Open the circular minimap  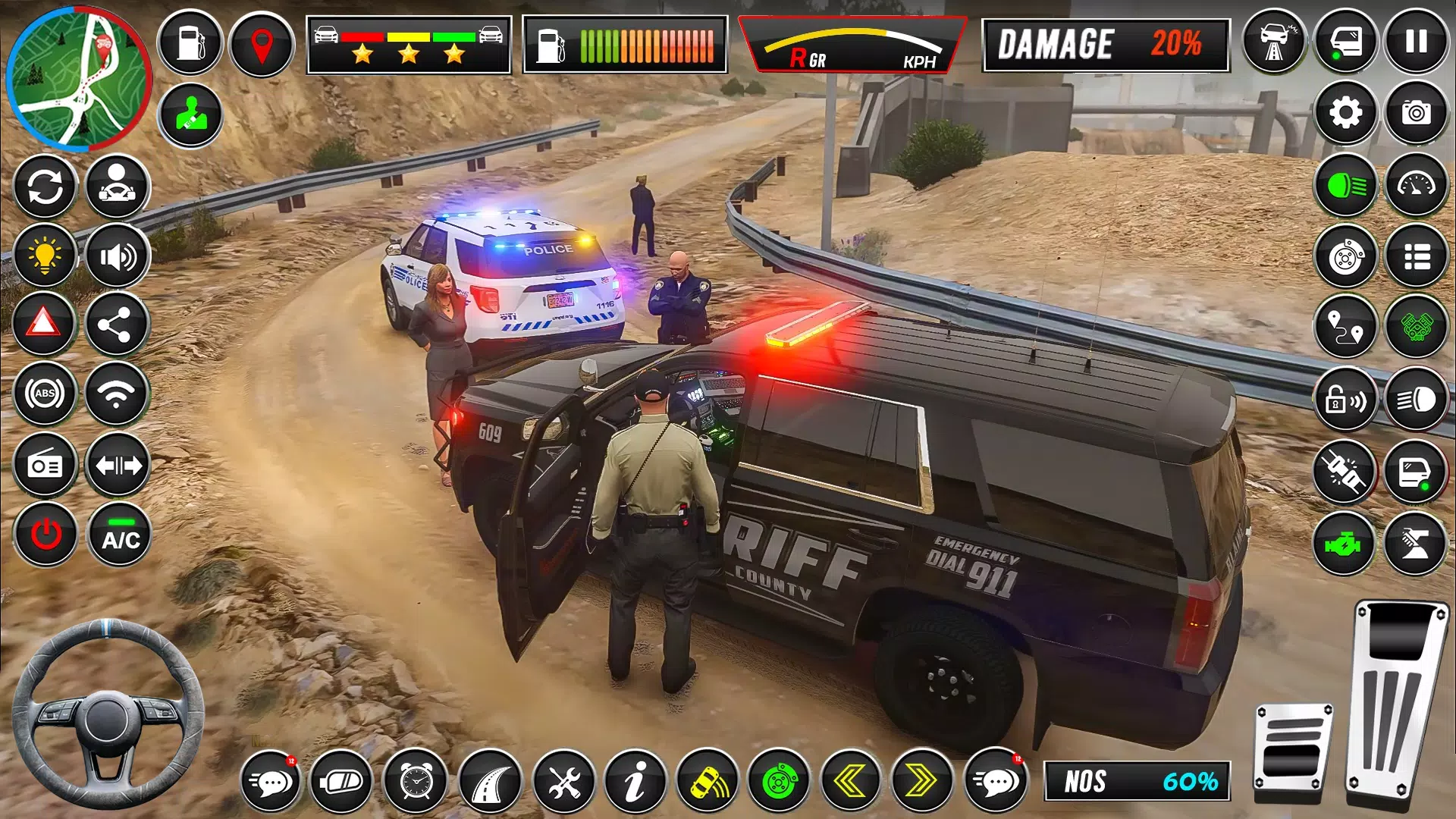point(78,78)
